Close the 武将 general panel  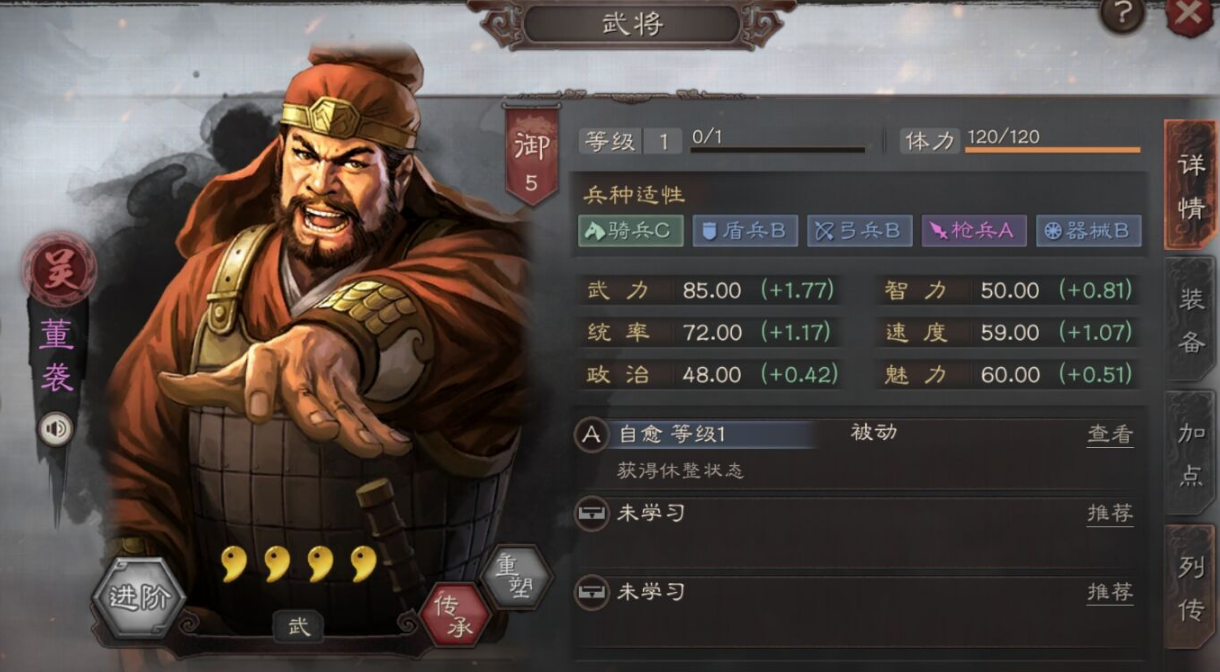pos(1190,14)
